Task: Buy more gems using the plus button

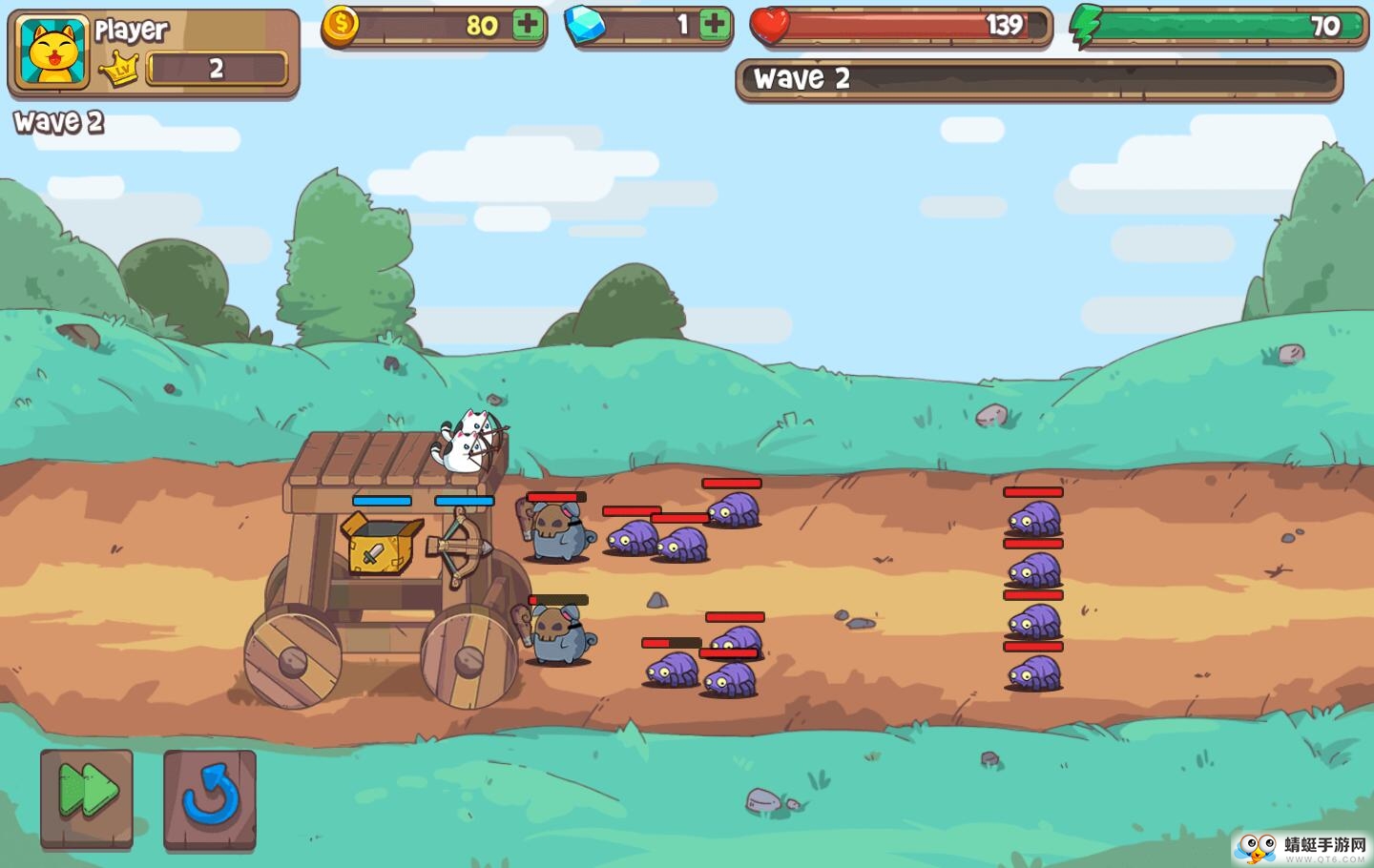Action: pos(714,25)
